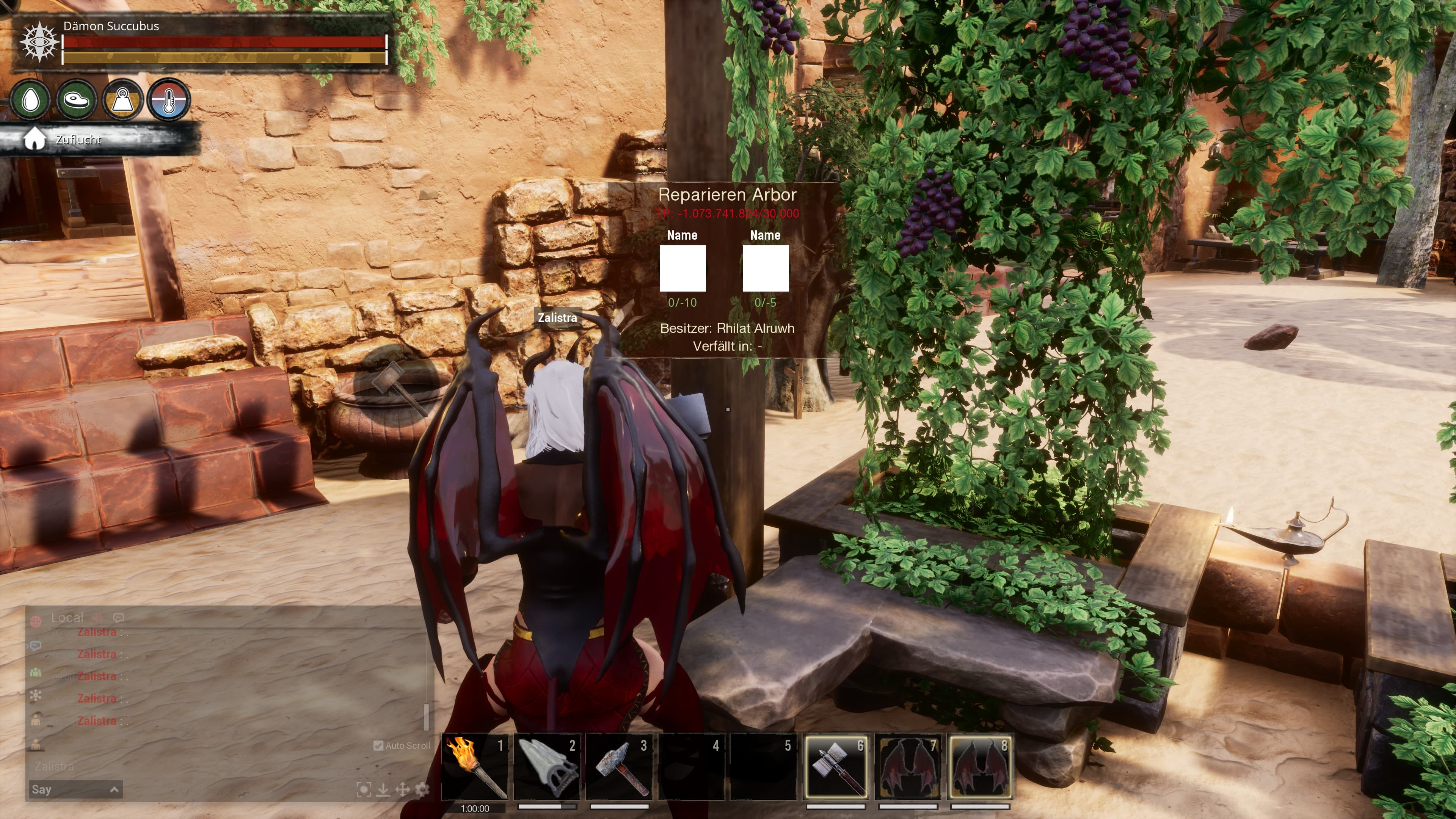Choose the stone hammer in hotbar slot 3
The width and height of the screenshot is (1456, 819).
coord(619,766)
